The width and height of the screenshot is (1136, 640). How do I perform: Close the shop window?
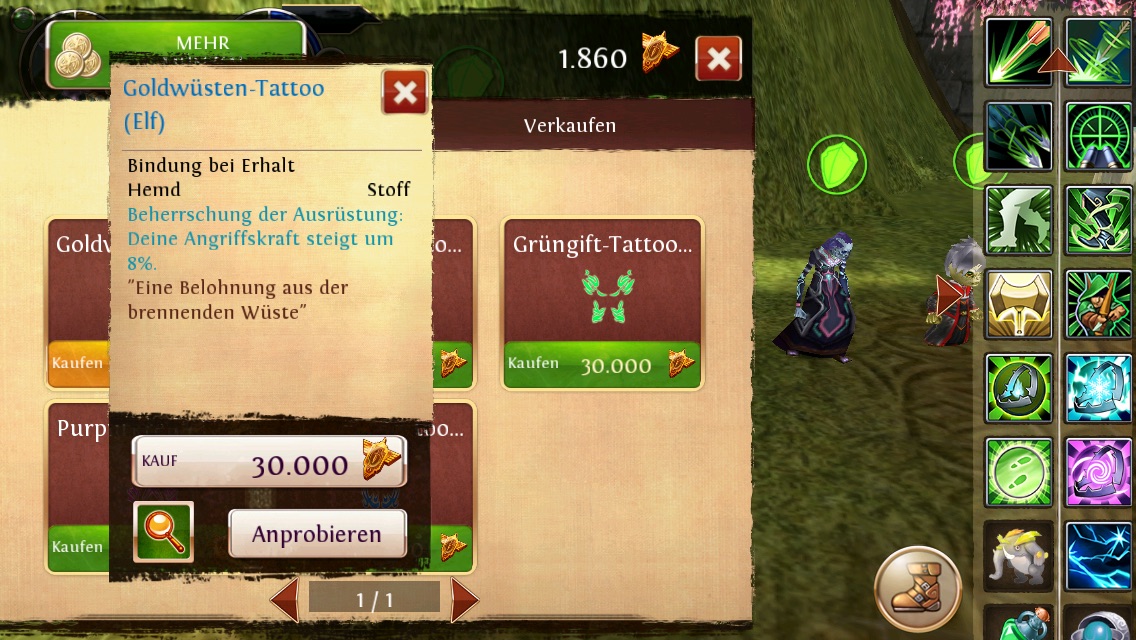[x=718, y=59]
